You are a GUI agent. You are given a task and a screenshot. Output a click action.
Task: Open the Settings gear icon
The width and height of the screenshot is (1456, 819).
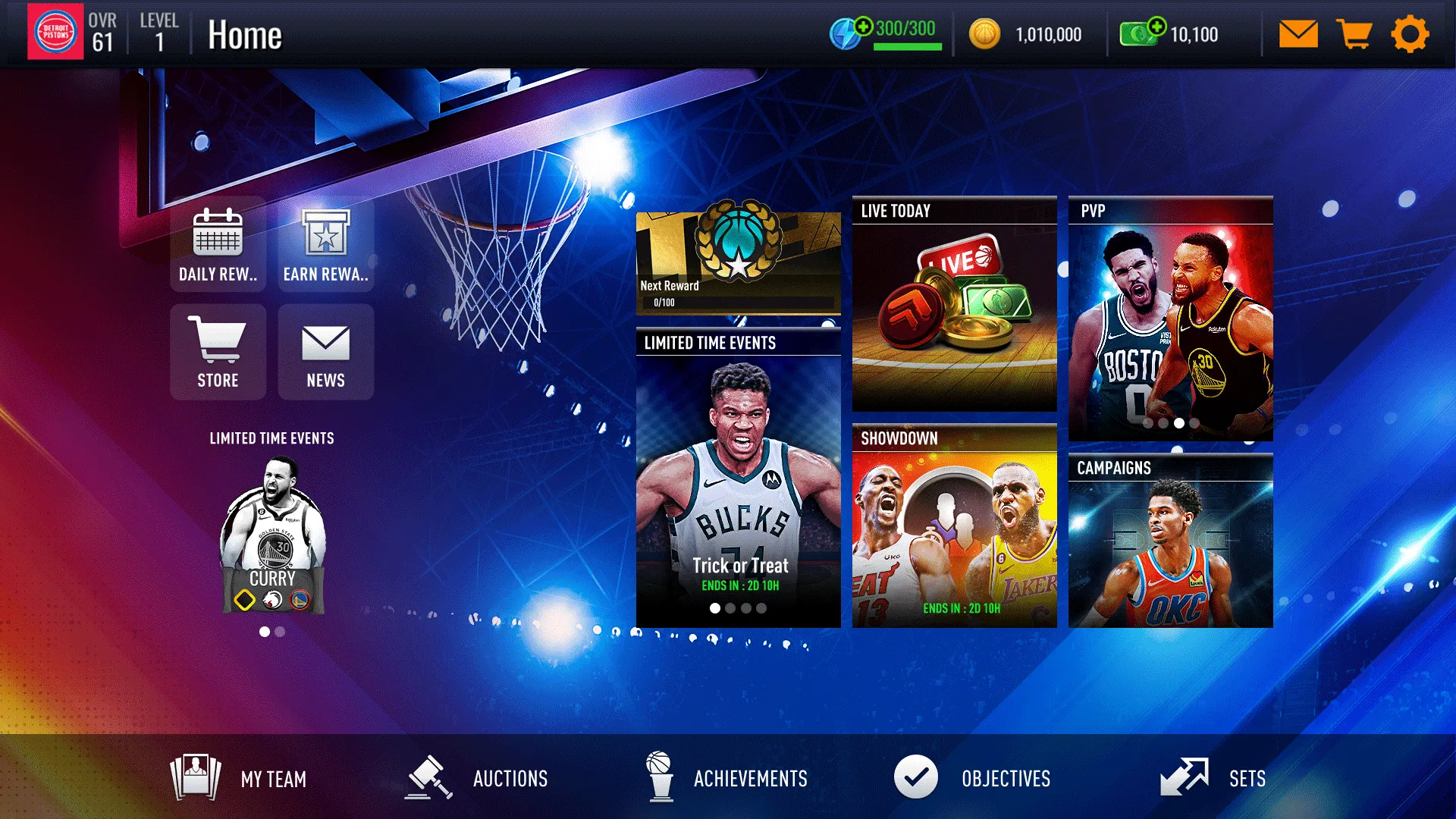coord(1409,33)
